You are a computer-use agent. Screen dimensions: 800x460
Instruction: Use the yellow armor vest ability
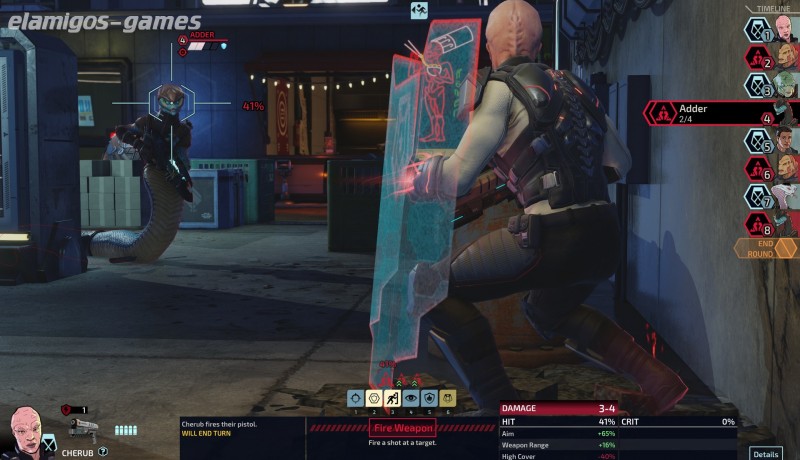point(447,398)
